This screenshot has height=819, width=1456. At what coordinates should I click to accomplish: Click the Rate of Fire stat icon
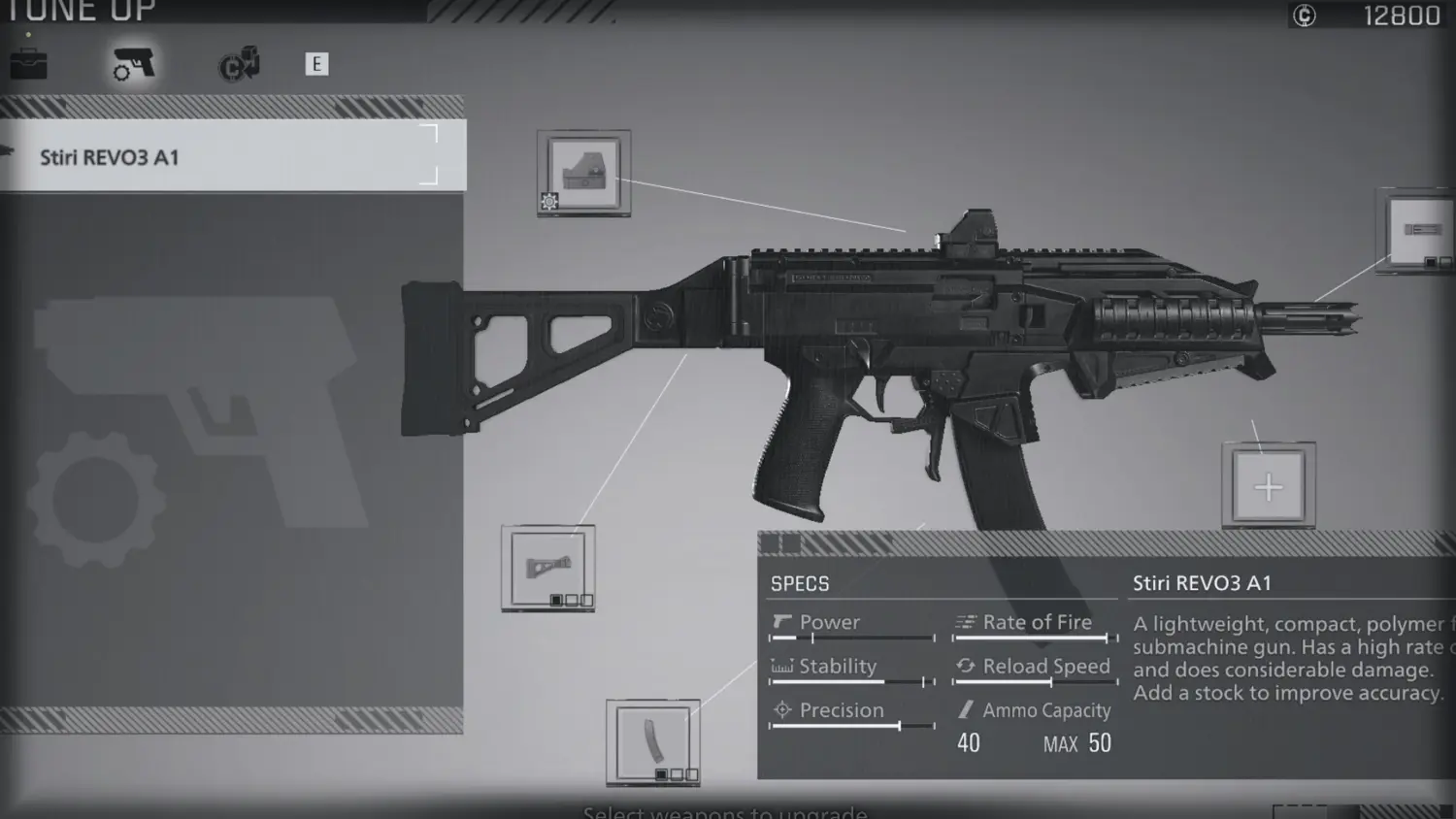(966, 622)
